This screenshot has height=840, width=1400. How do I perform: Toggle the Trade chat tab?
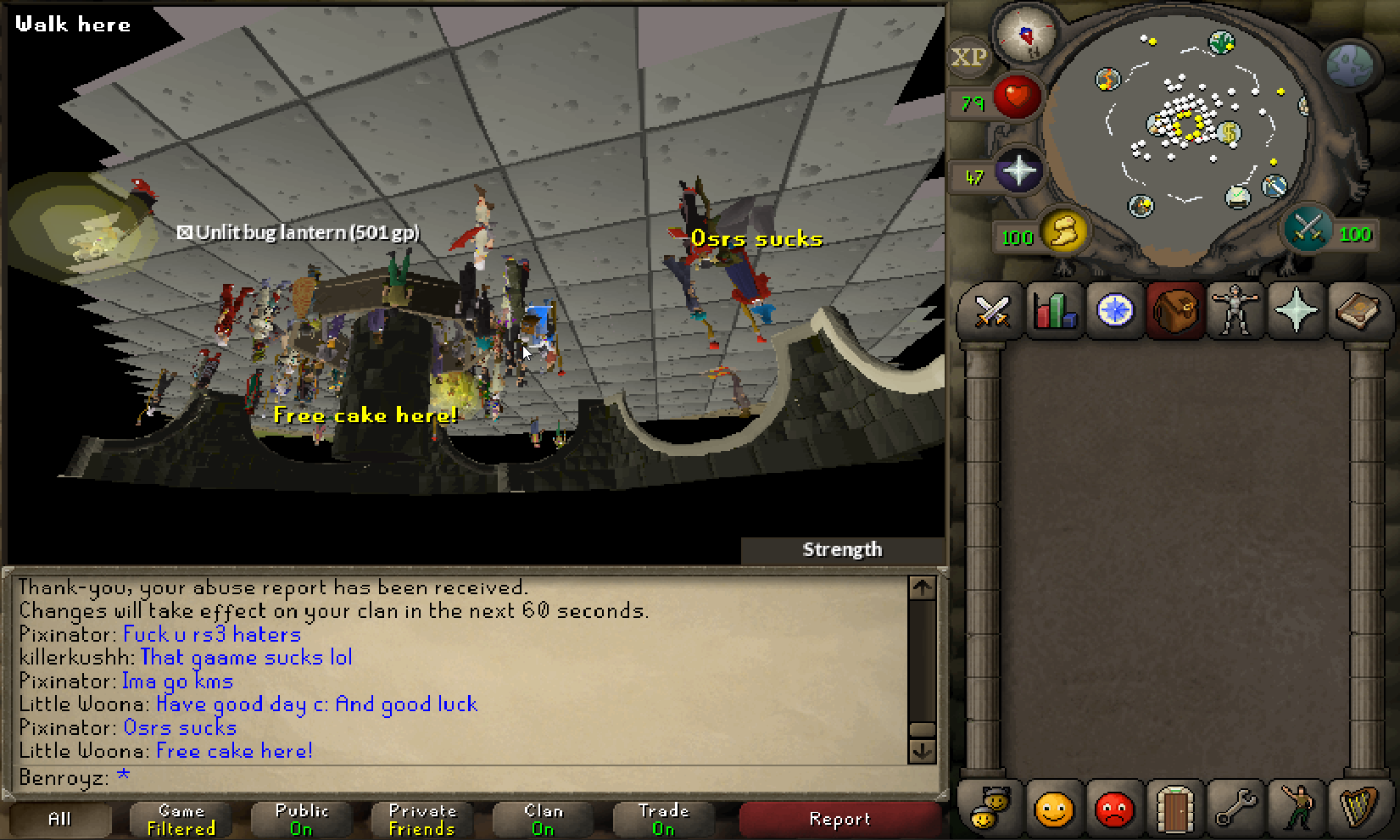tap(663, 819)
